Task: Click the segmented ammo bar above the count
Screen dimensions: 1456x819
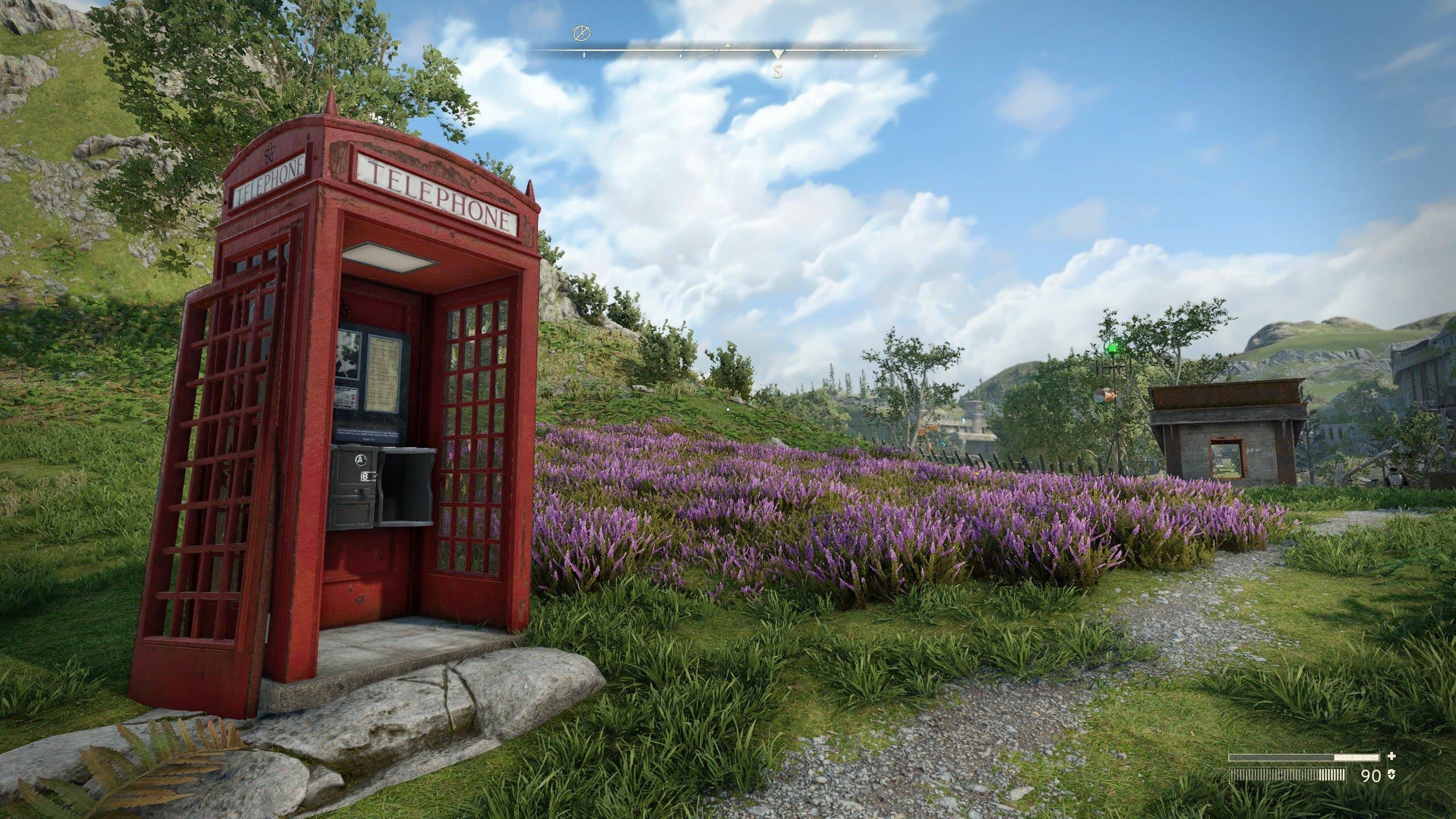Action: [1287, 773]
